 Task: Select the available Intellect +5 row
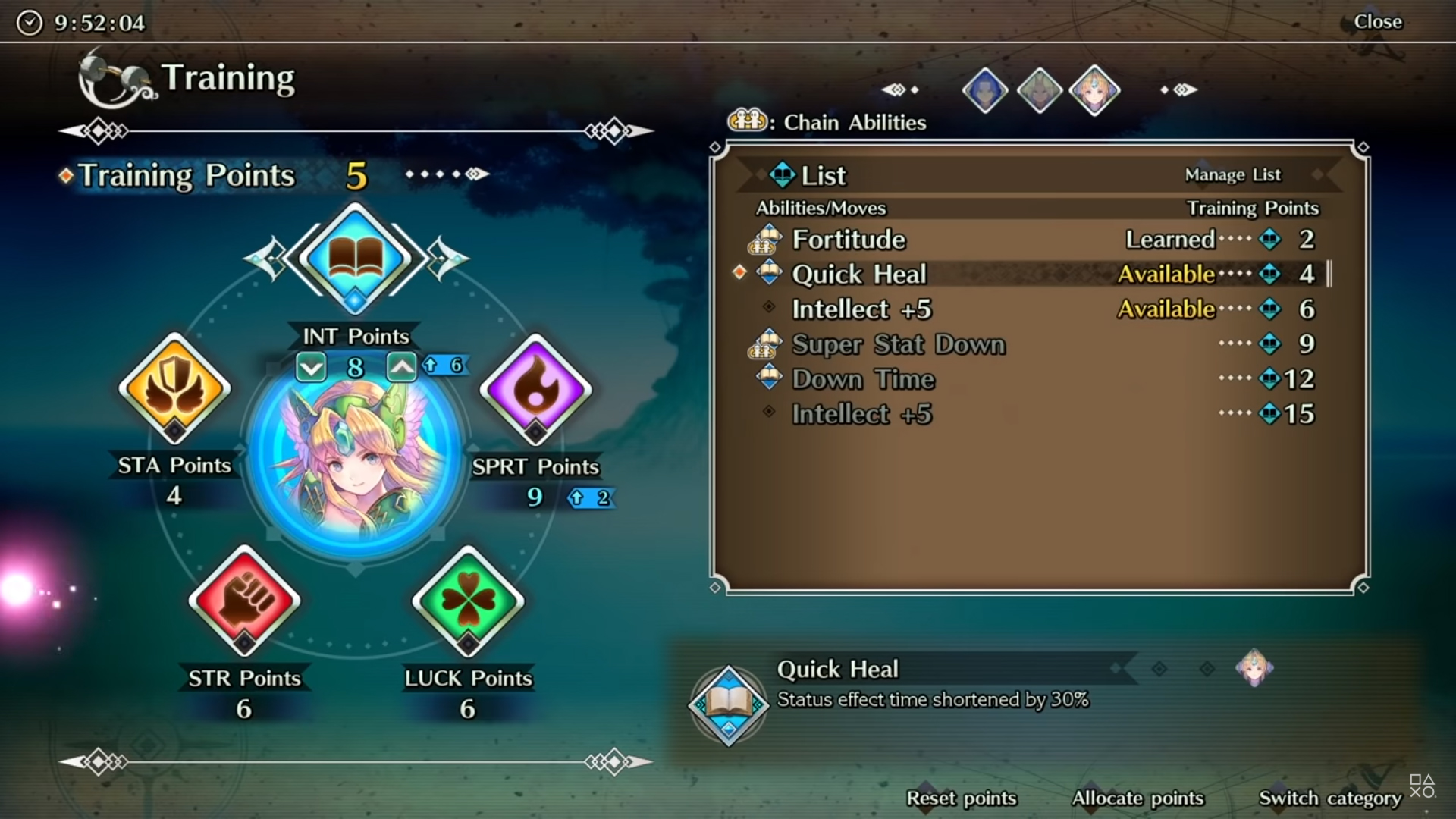click(x=1031, y=309)
